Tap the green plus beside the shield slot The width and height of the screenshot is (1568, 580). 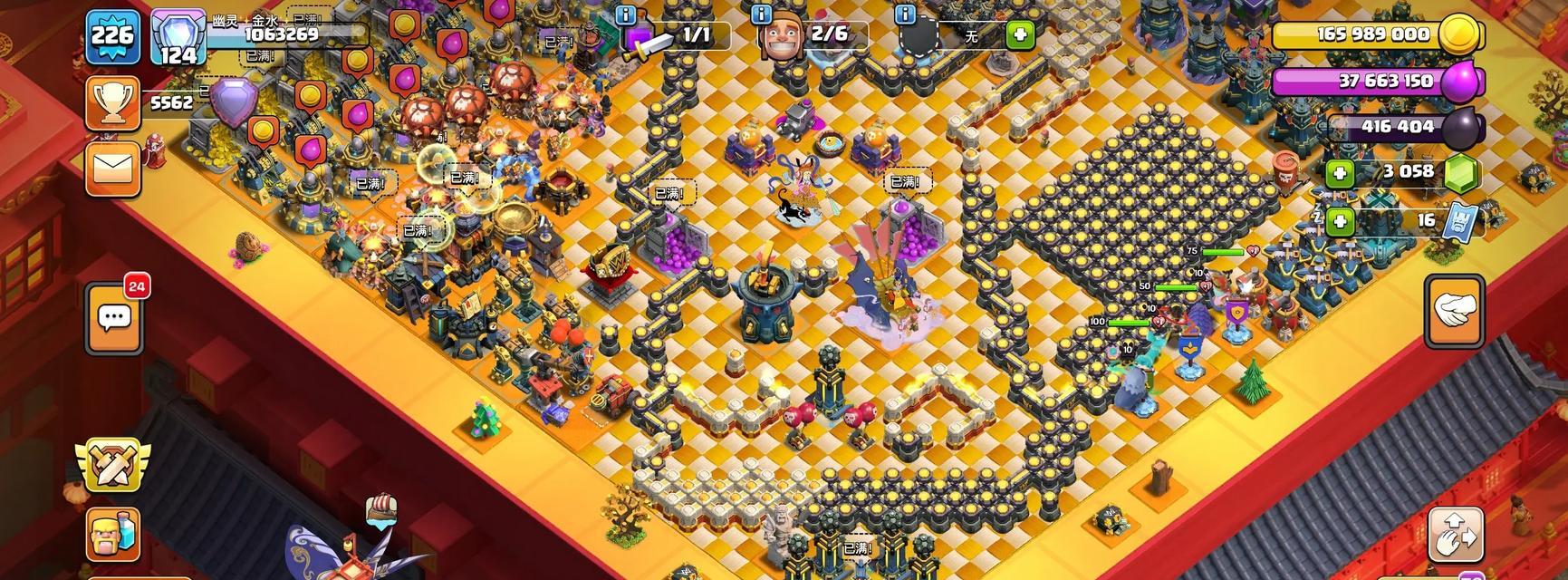pos(1020,35)
